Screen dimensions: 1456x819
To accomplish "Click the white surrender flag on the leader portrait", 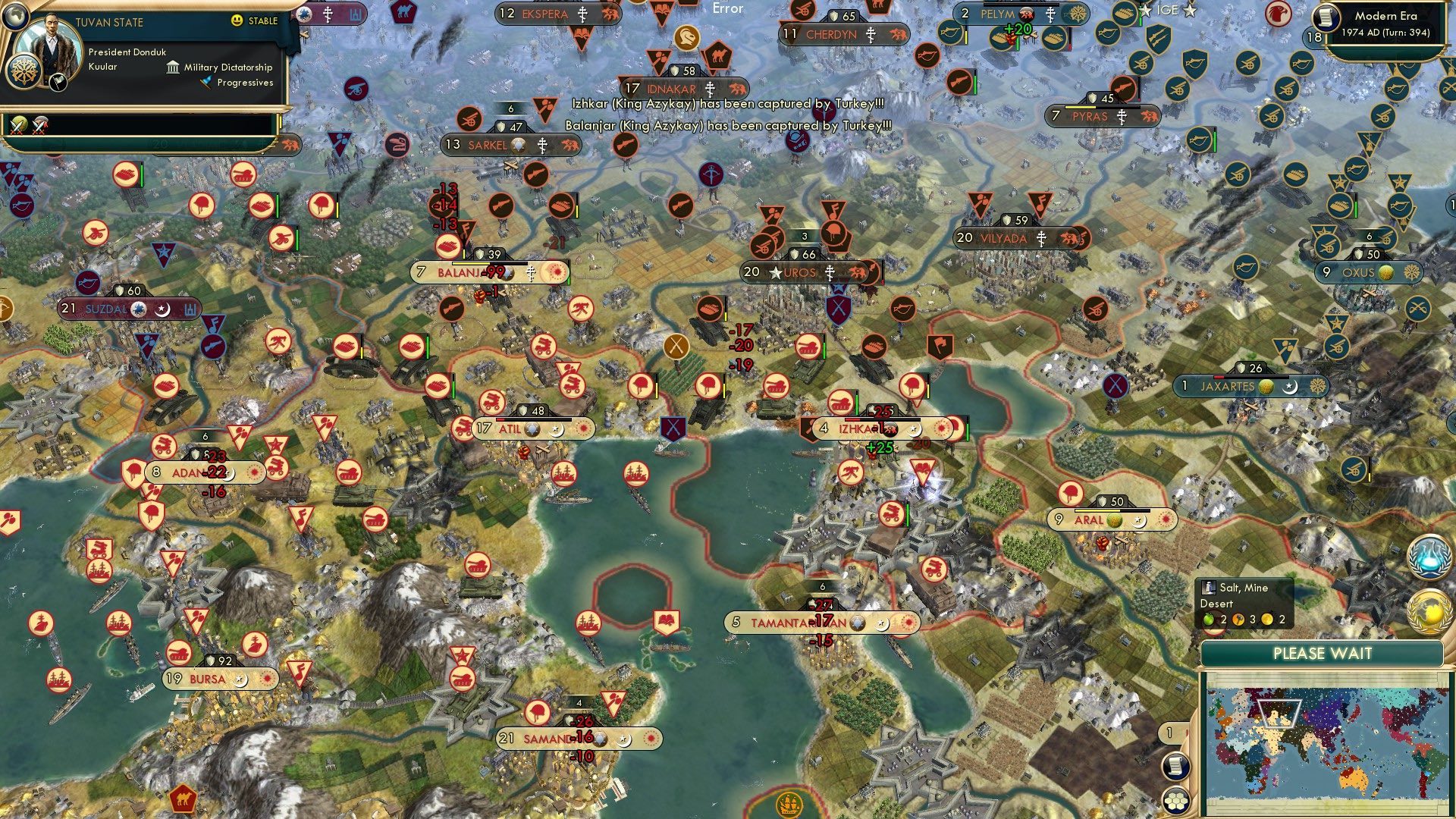I will click(58, 82).
